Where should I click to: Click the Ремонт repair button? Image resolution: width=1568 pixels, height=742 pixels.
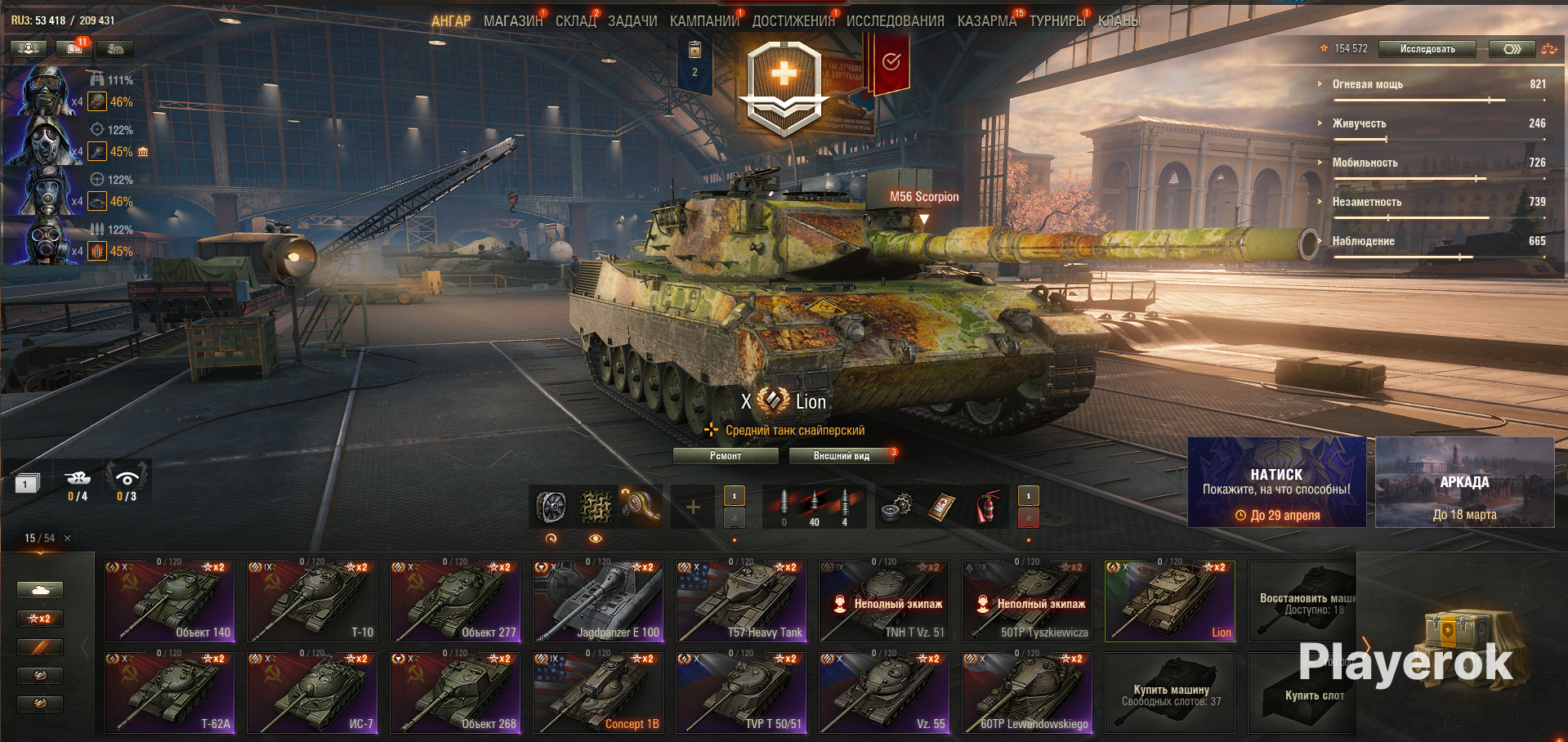click(725, 456)
